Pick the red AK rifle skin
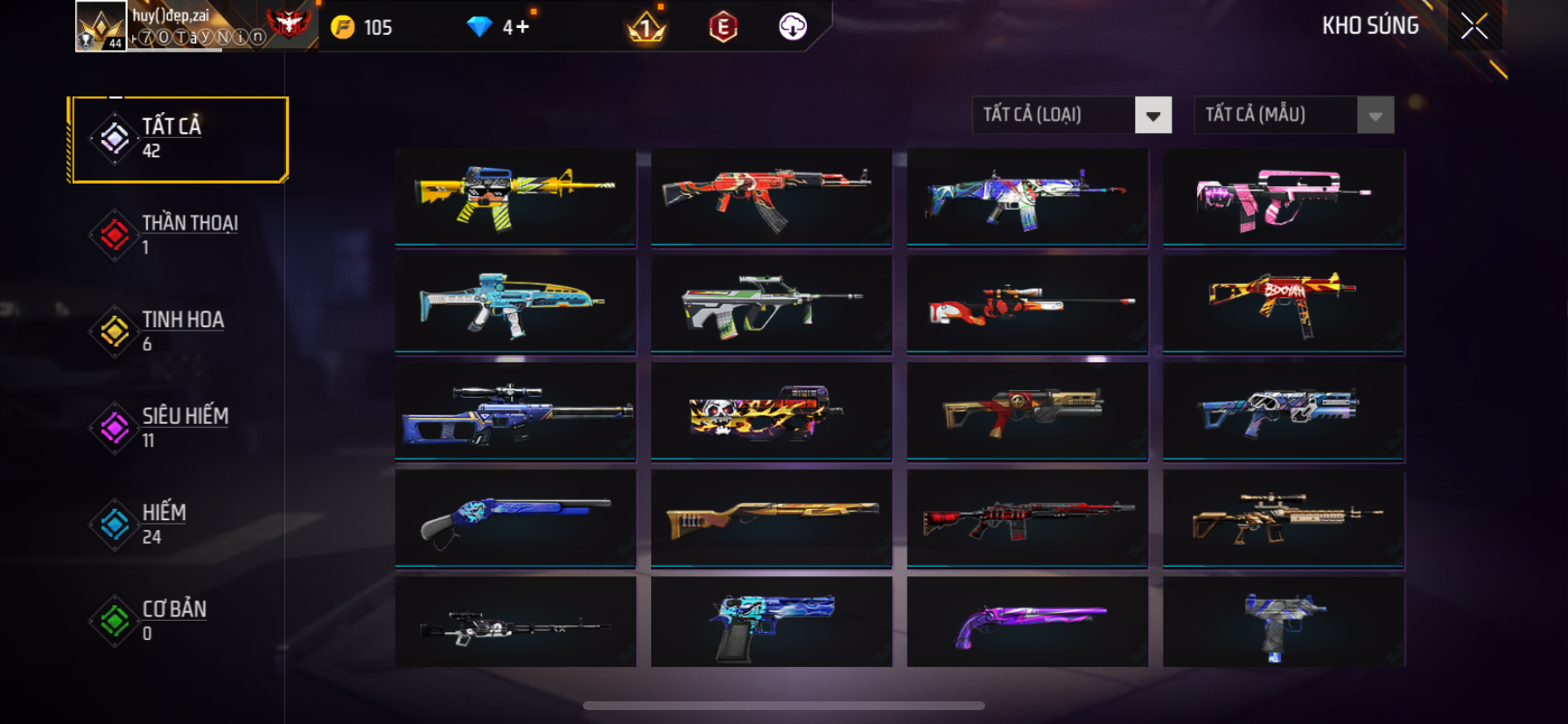 [x=771, y=197]
